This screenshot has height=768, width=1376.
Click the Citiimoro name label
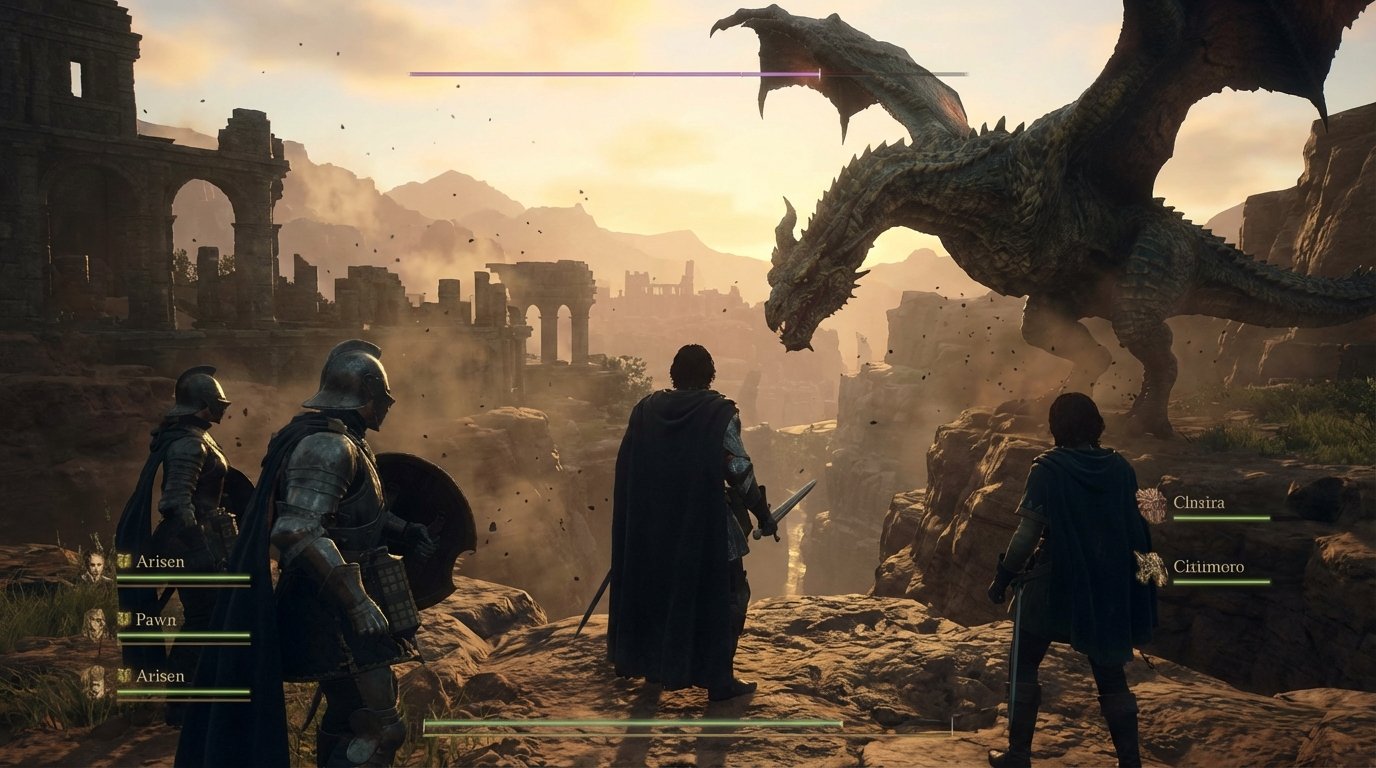coord(1210,567)
